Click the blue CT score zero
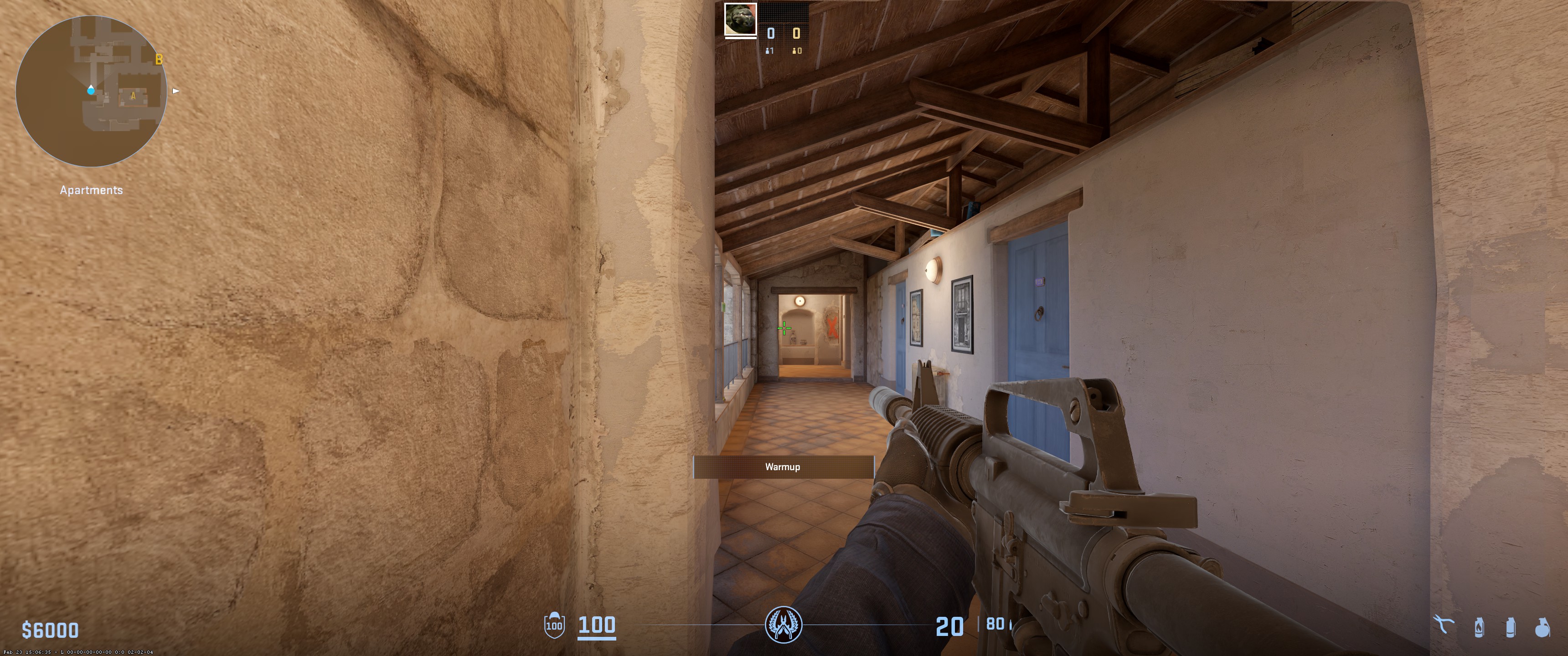Screen dimensions: 1568x656 (771, 32)
